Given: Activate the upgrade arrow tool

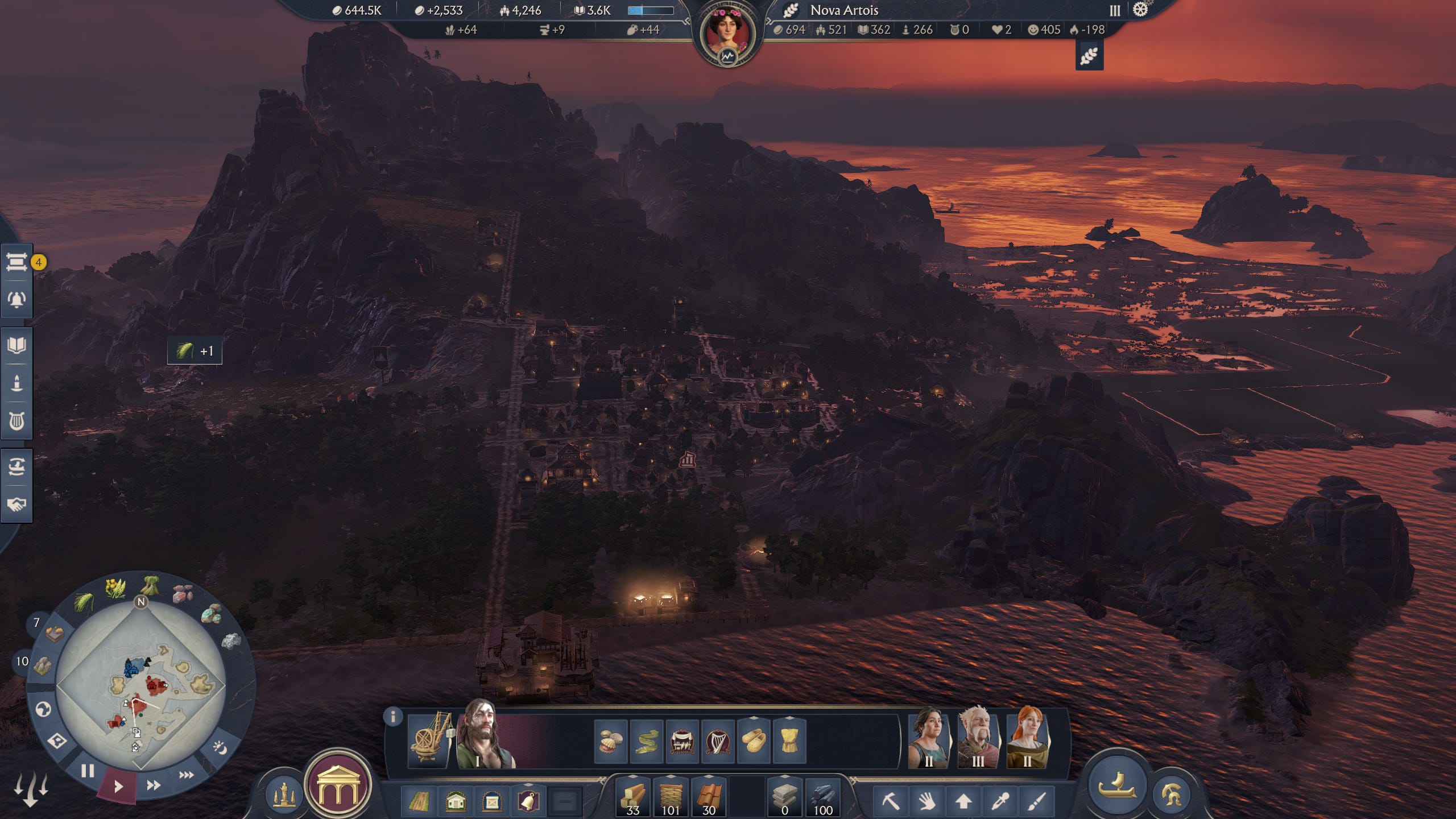Looking at the screenshot, I should pyautogui.click(x=963, y=801).
